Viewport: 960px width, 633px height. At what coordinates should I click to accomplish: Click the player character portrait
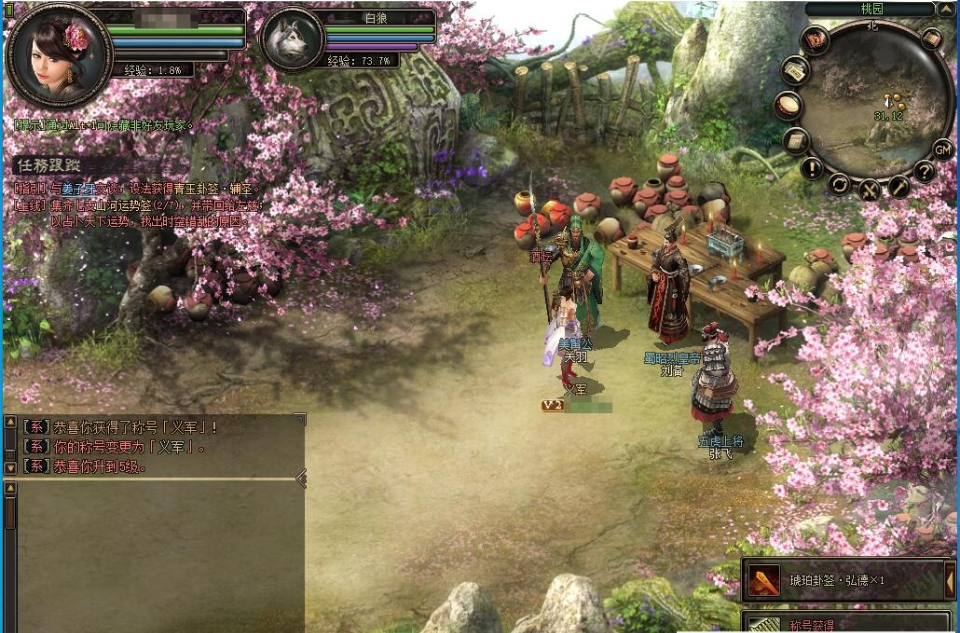point(58,55)
